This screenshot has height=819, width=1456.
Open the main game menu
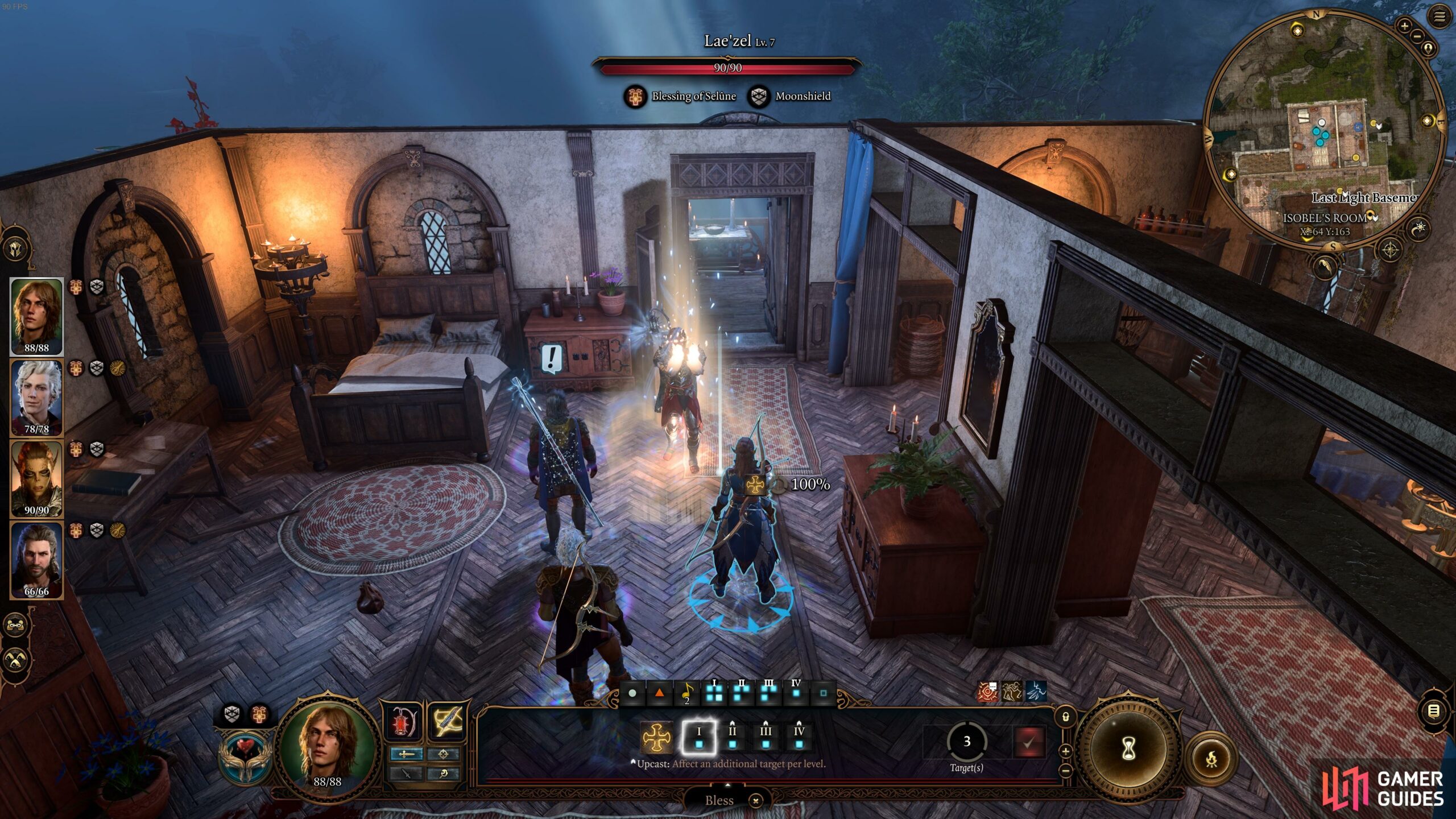(1439, 17)
